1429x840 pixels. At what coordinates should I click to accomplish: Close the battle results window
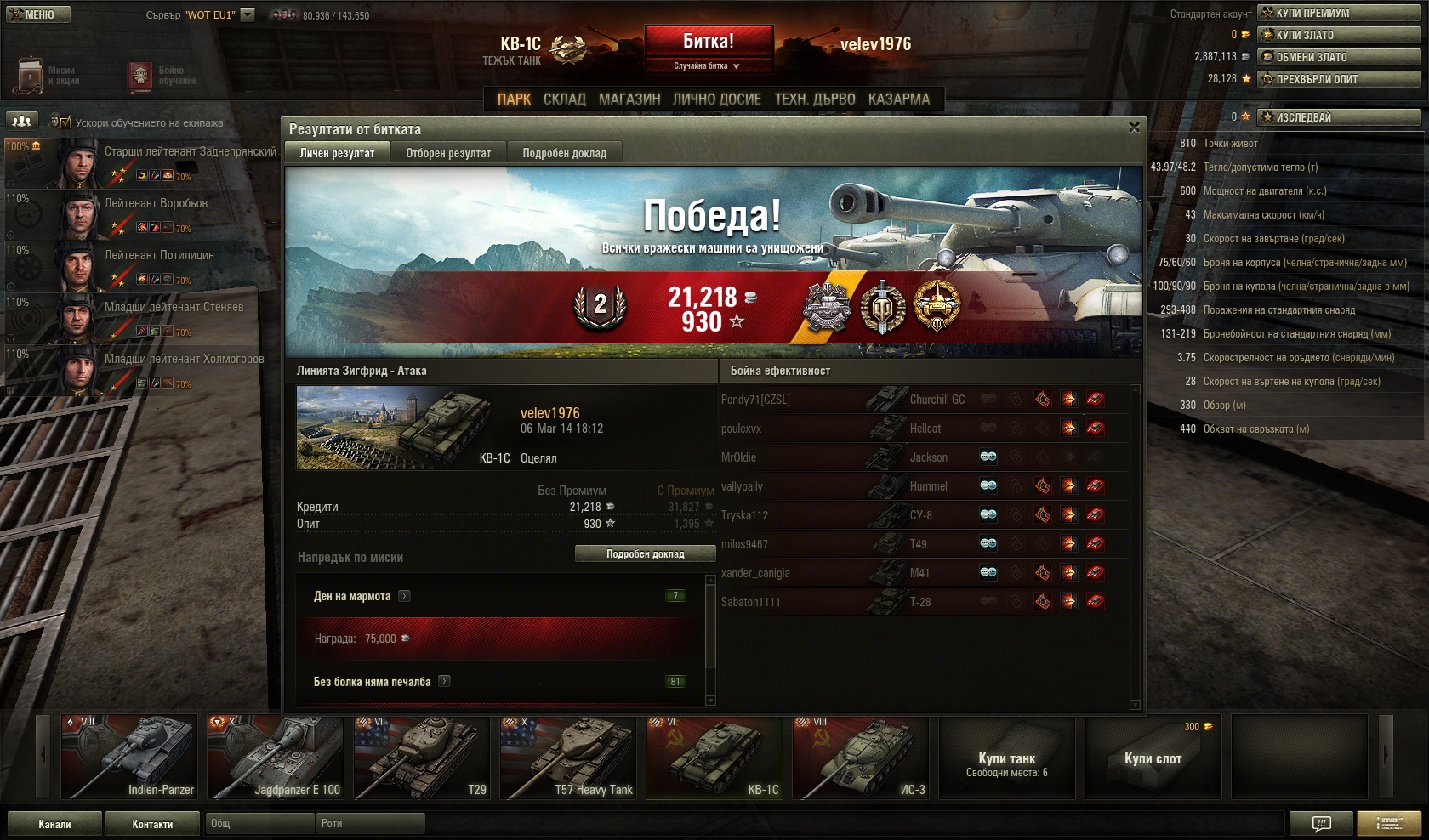coord(1133,128)
